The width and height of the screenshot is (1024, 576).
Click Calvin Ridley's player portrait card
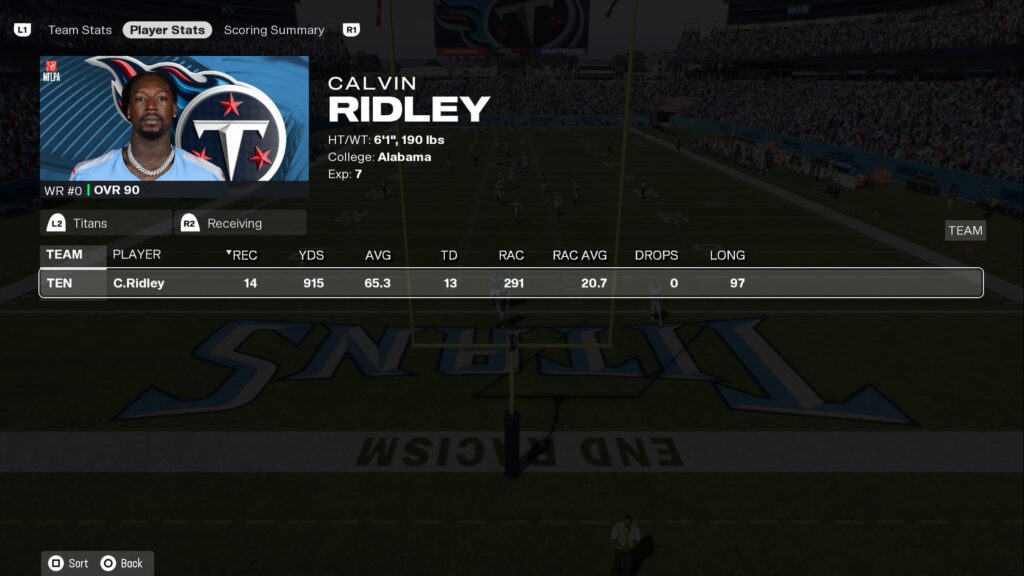(x=175, y=126)
